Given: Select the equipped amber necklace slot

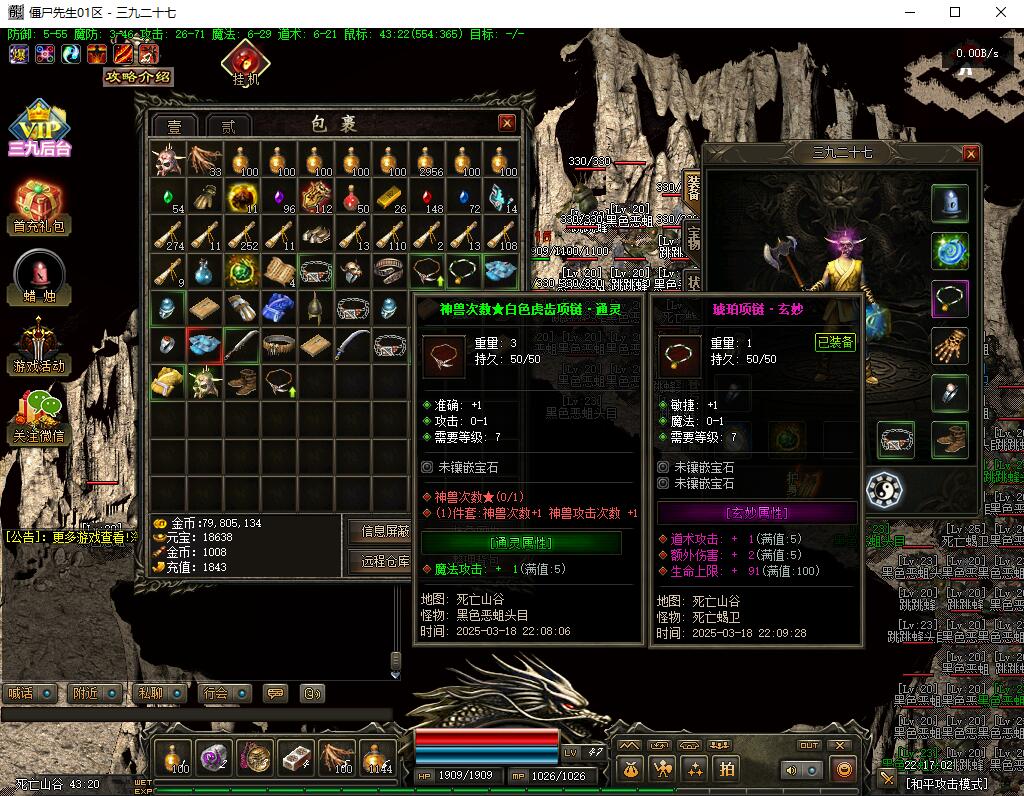Looking at the screenshot, I should click(949, 298).
